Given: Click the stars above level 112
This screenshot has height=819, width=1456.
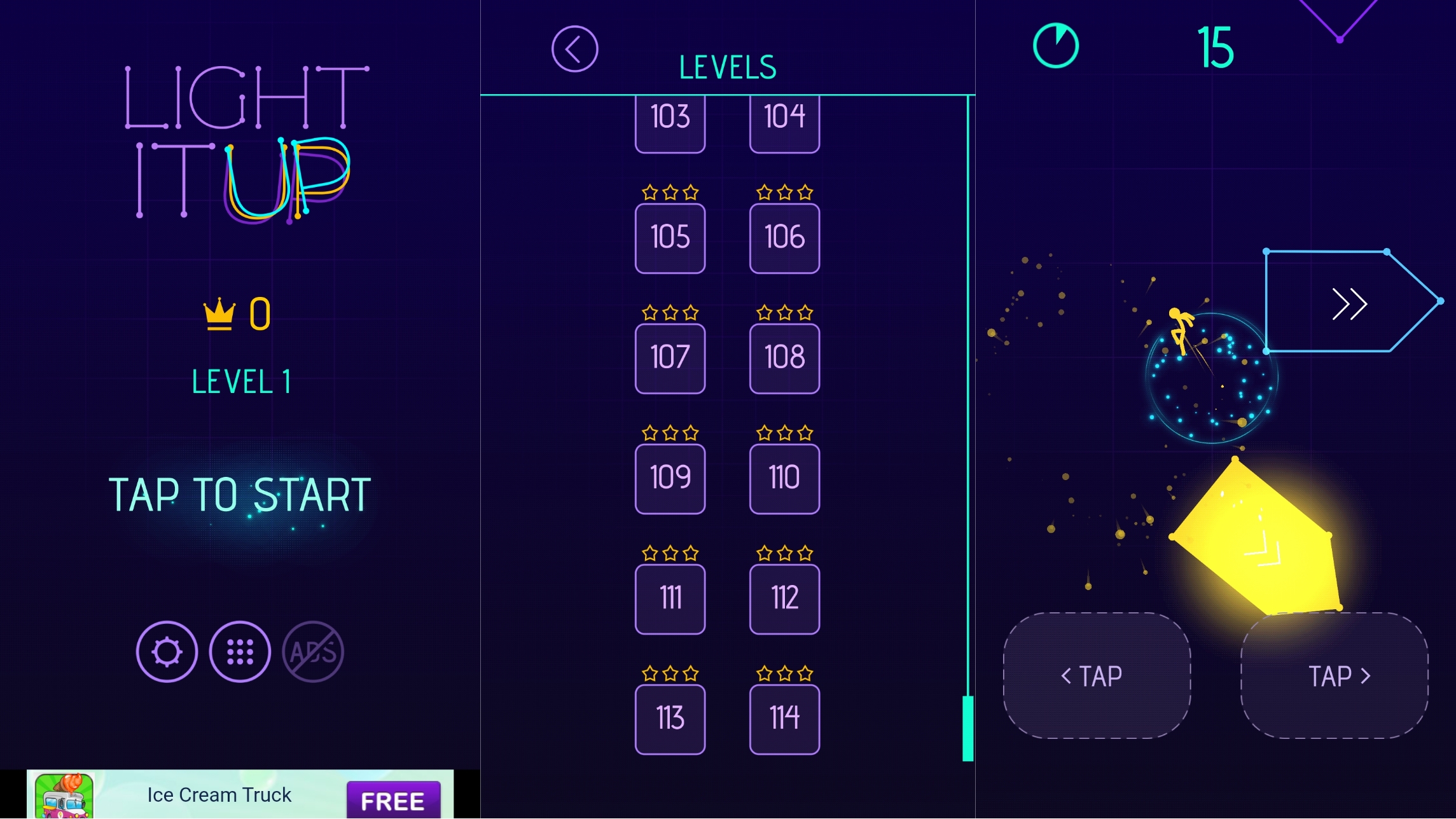Looking at the screenshot, I should click(784, 552).
